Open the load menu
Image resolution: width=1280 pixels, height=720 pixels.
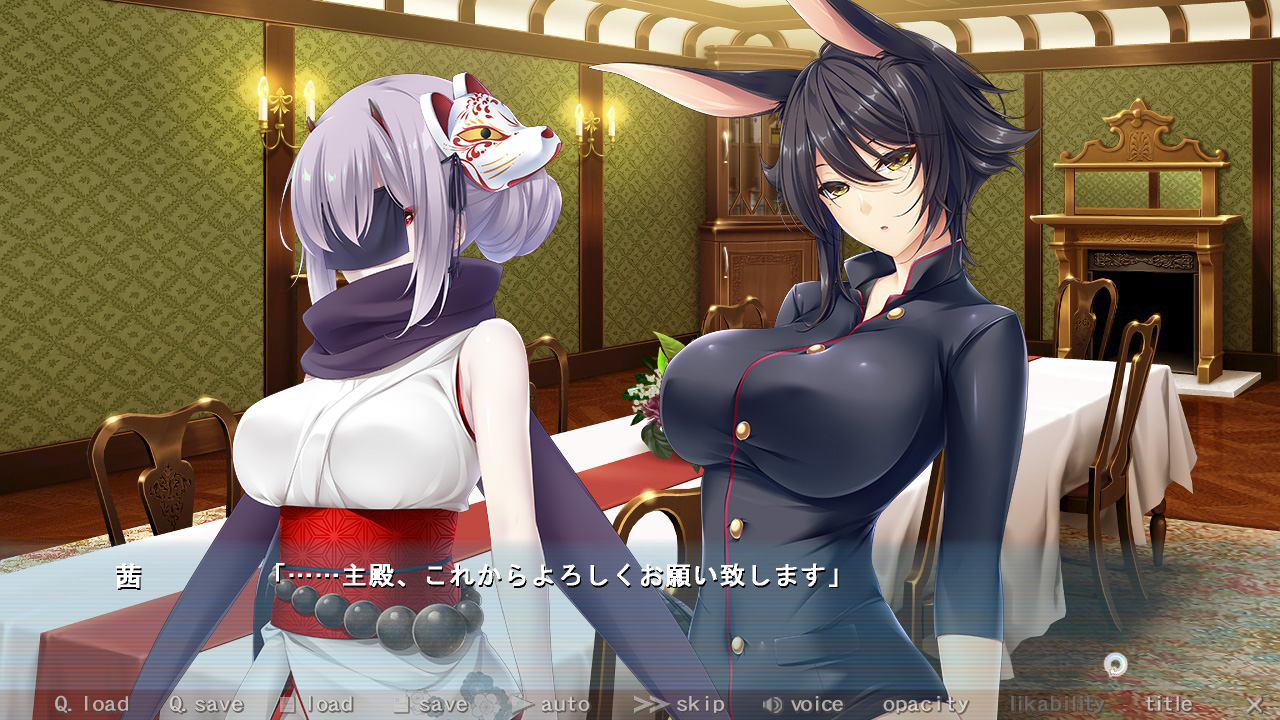[317, 704]
